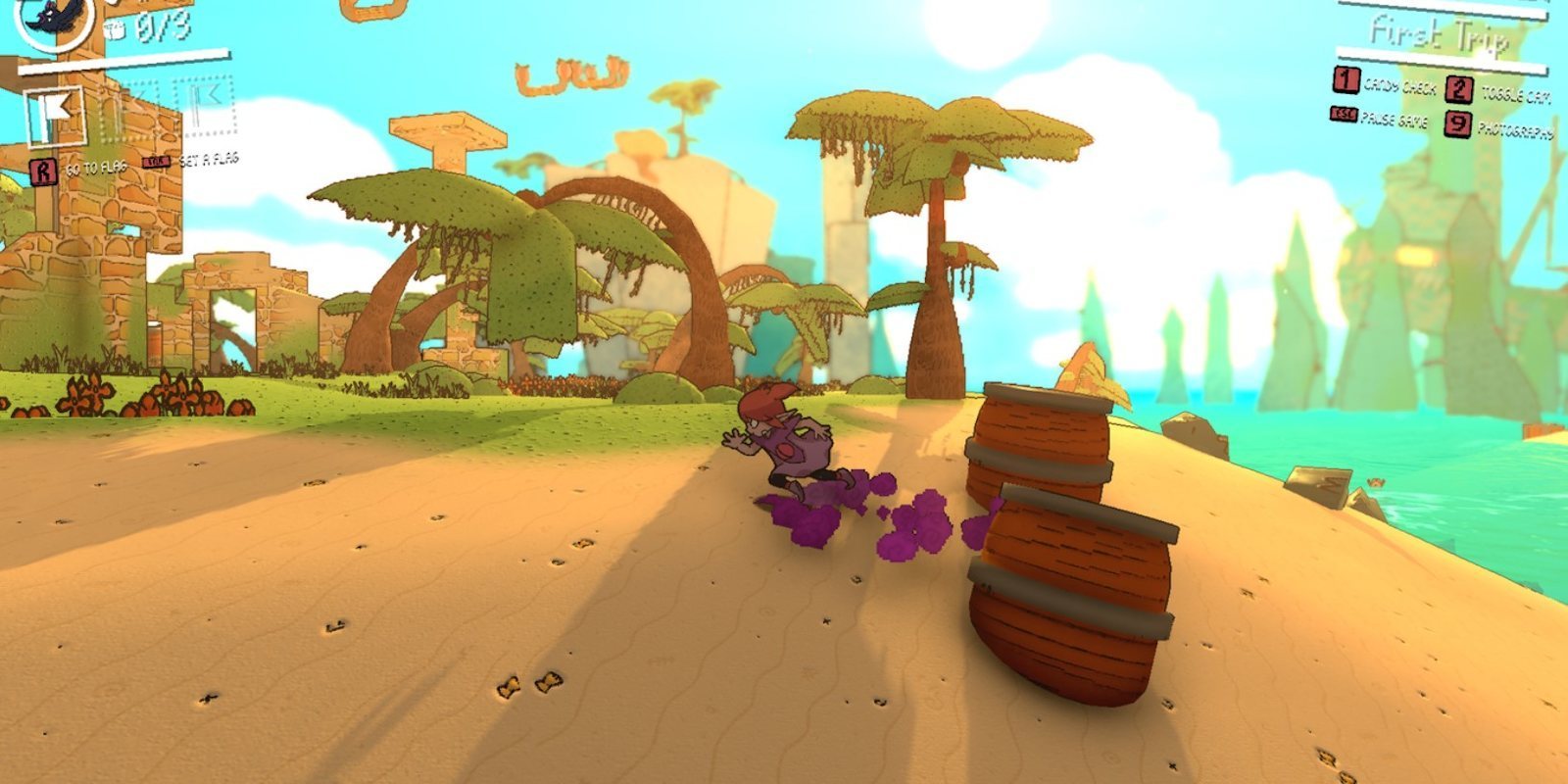The width and height of the screenshot is (1568, 784).
Task: Click the number 9 Photography key icon
Action: click(1458, 125)
